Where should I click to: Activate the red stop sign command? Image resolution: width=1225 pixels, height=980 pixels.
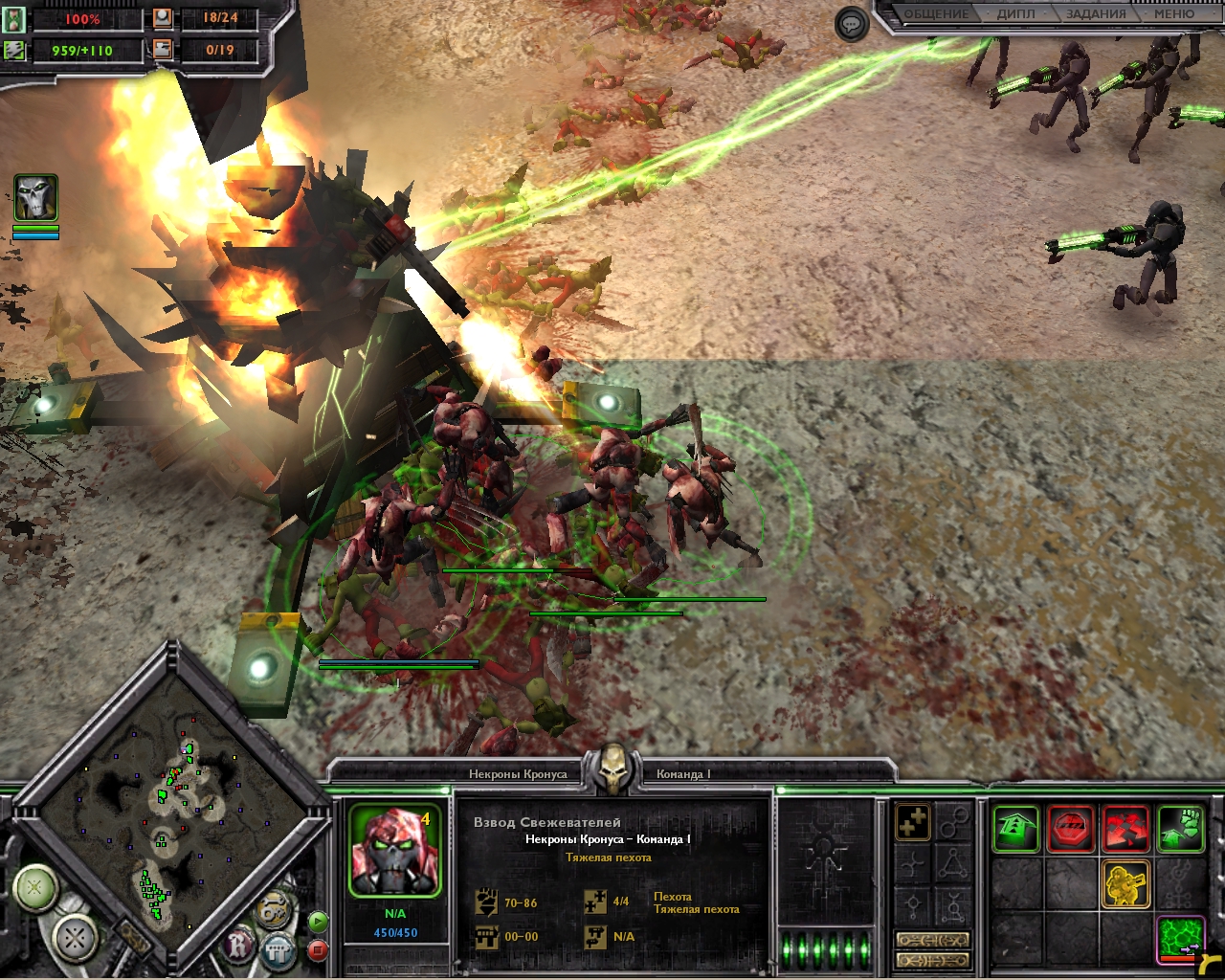[x=1071, y=828]
